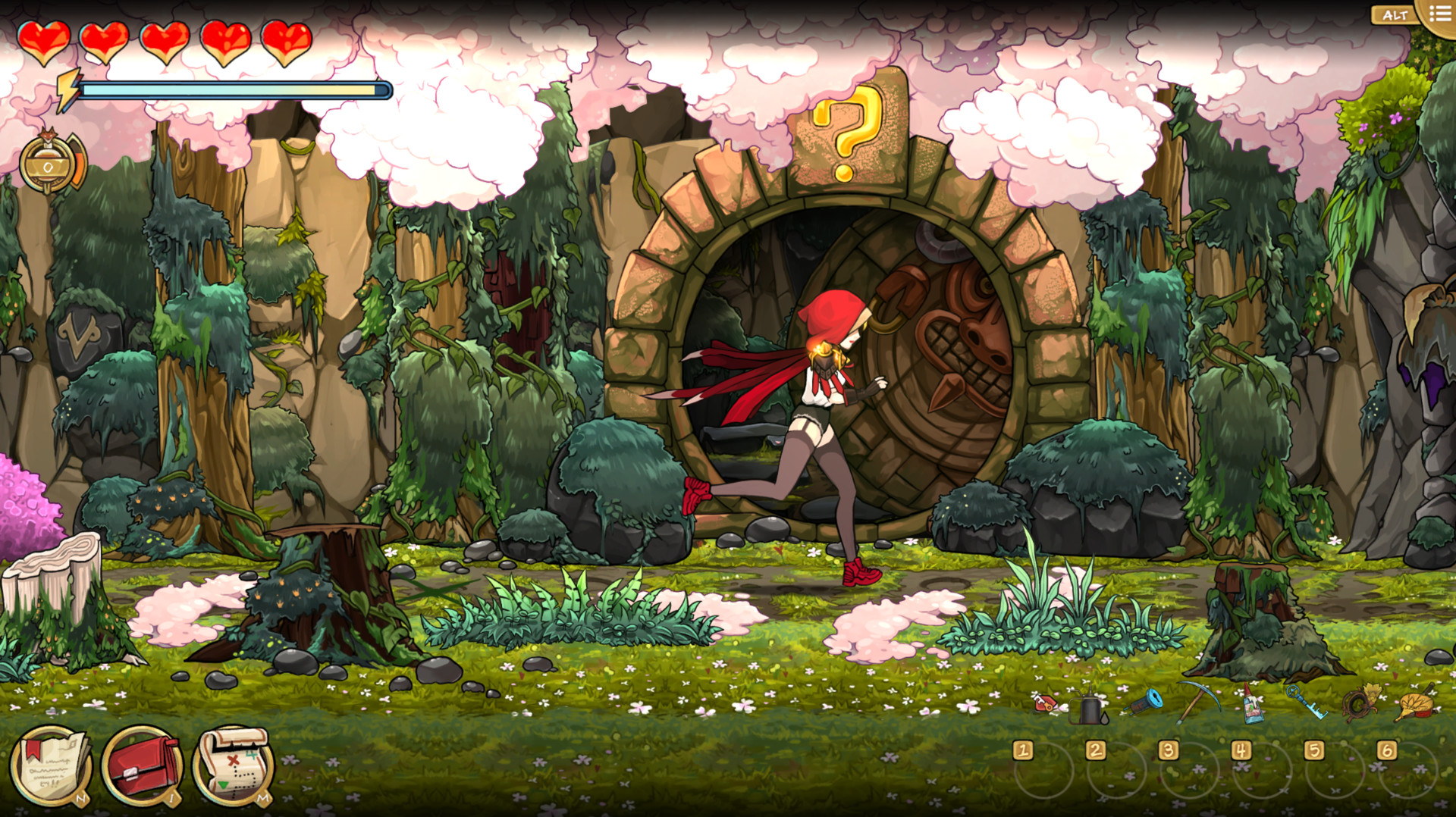
Task: Click the lightning bolt stamina icon
Action: click(67, 89)
